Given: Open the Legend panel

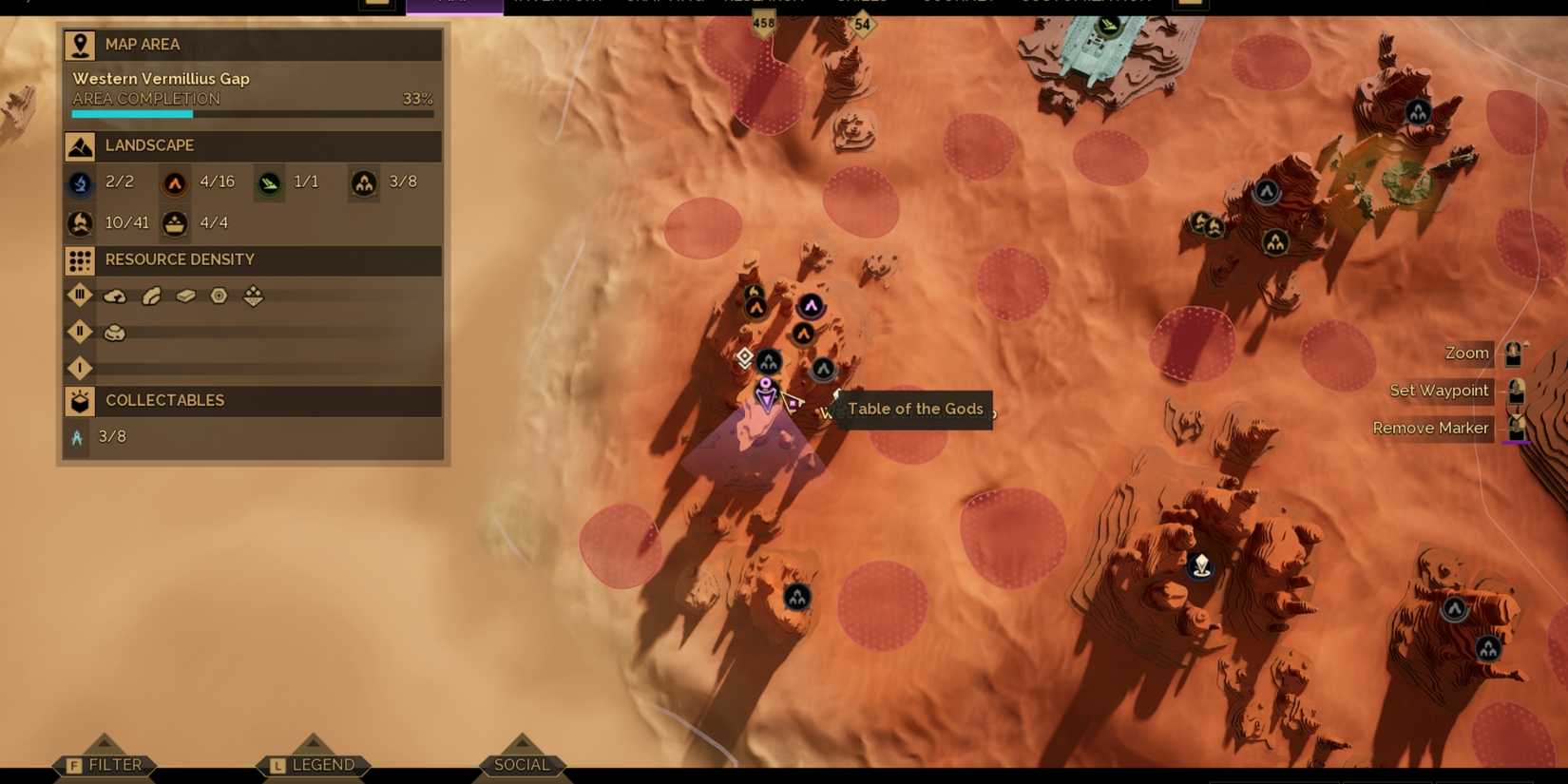Looking at the screenshot, I should [x=314, y=764].
